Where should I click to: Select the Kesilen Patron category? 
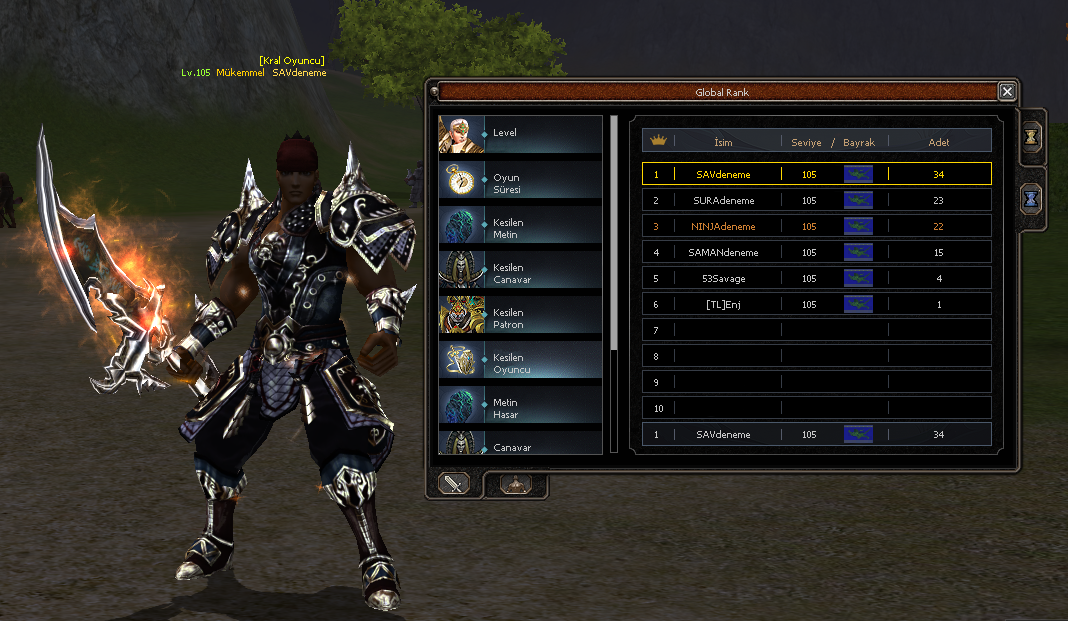tap(520, 318)
